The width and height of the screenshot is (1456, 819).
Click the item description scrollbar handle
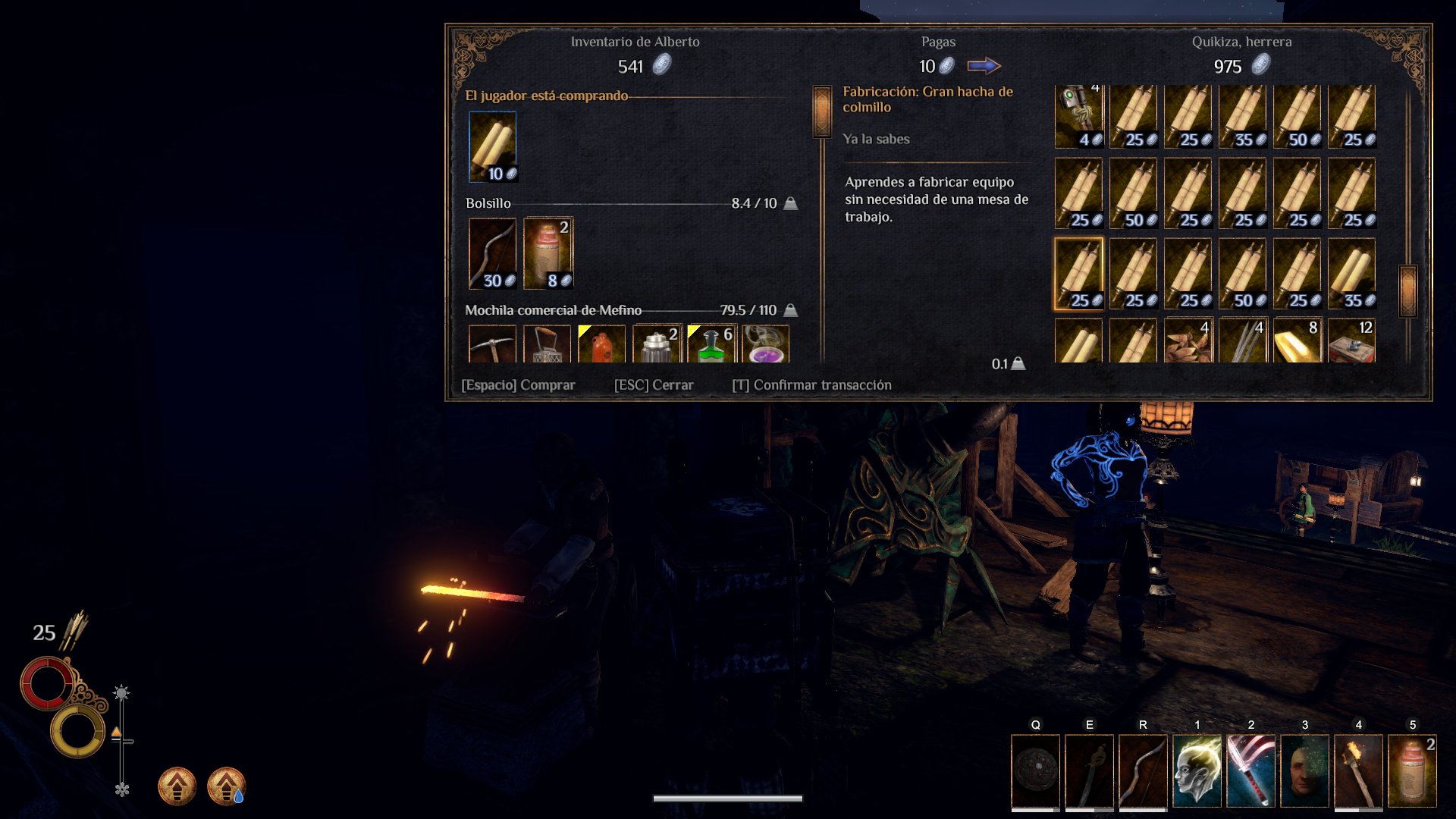tap(822, 111)
